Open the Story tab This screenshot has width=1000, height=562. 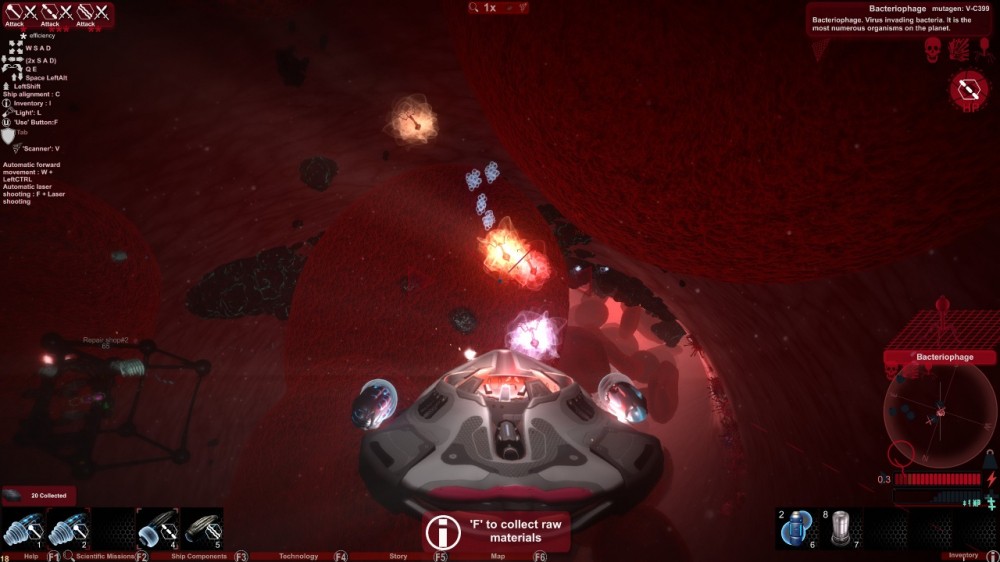point(397,556)
